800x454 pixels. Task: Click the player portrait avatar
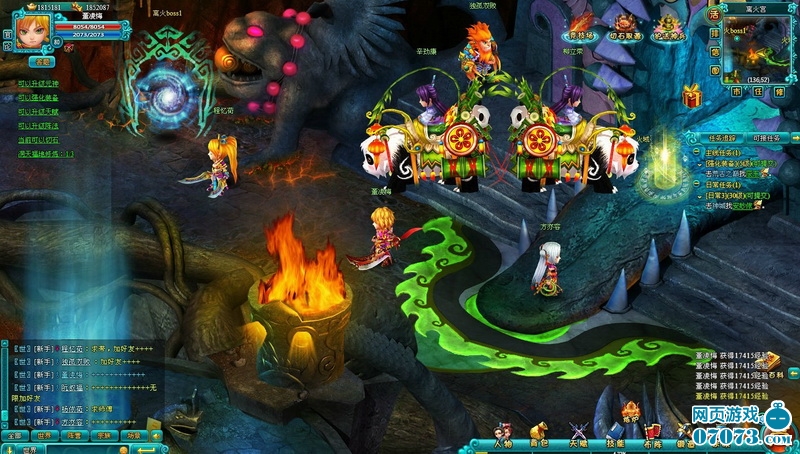(30, 30)
